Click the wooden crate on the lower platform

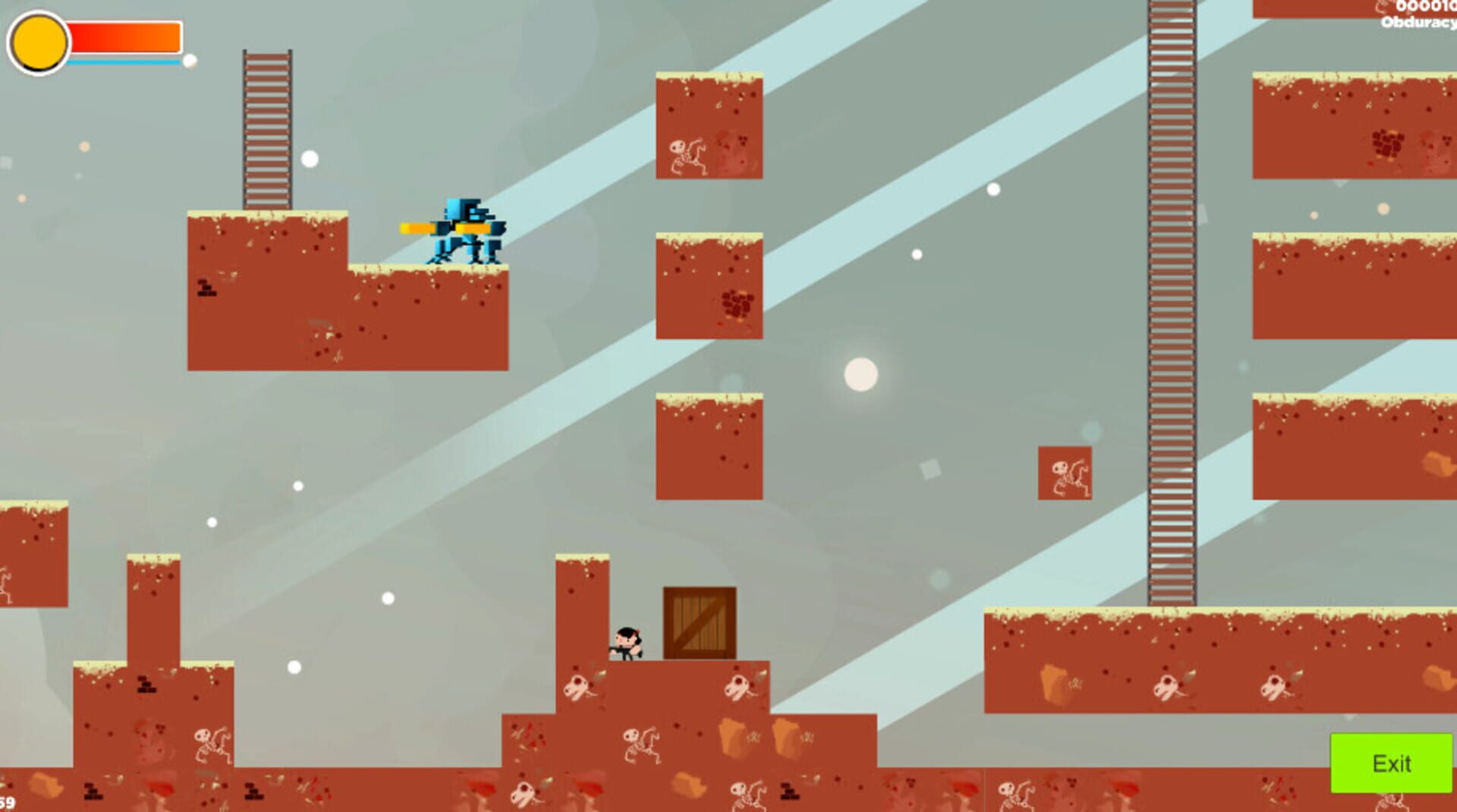point(698,622)
